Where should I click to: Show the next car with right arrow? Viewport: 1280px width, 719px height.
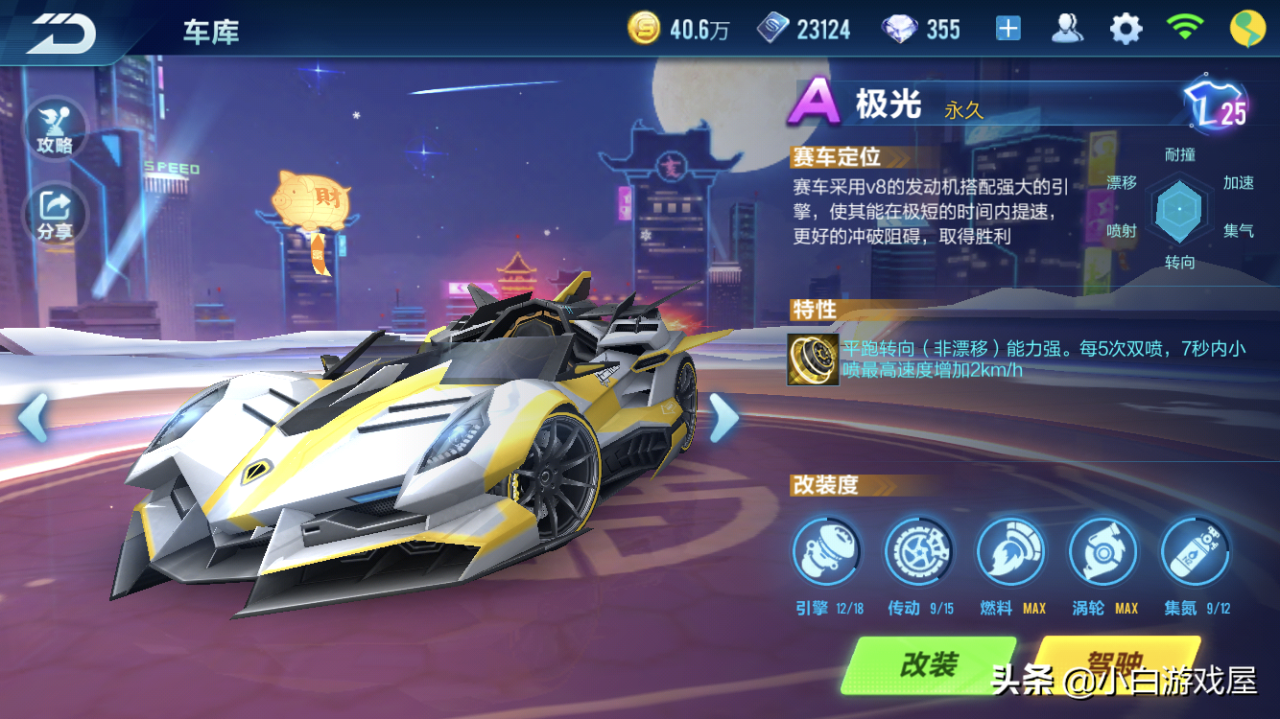pyautogui.click(x=722, y=417)
